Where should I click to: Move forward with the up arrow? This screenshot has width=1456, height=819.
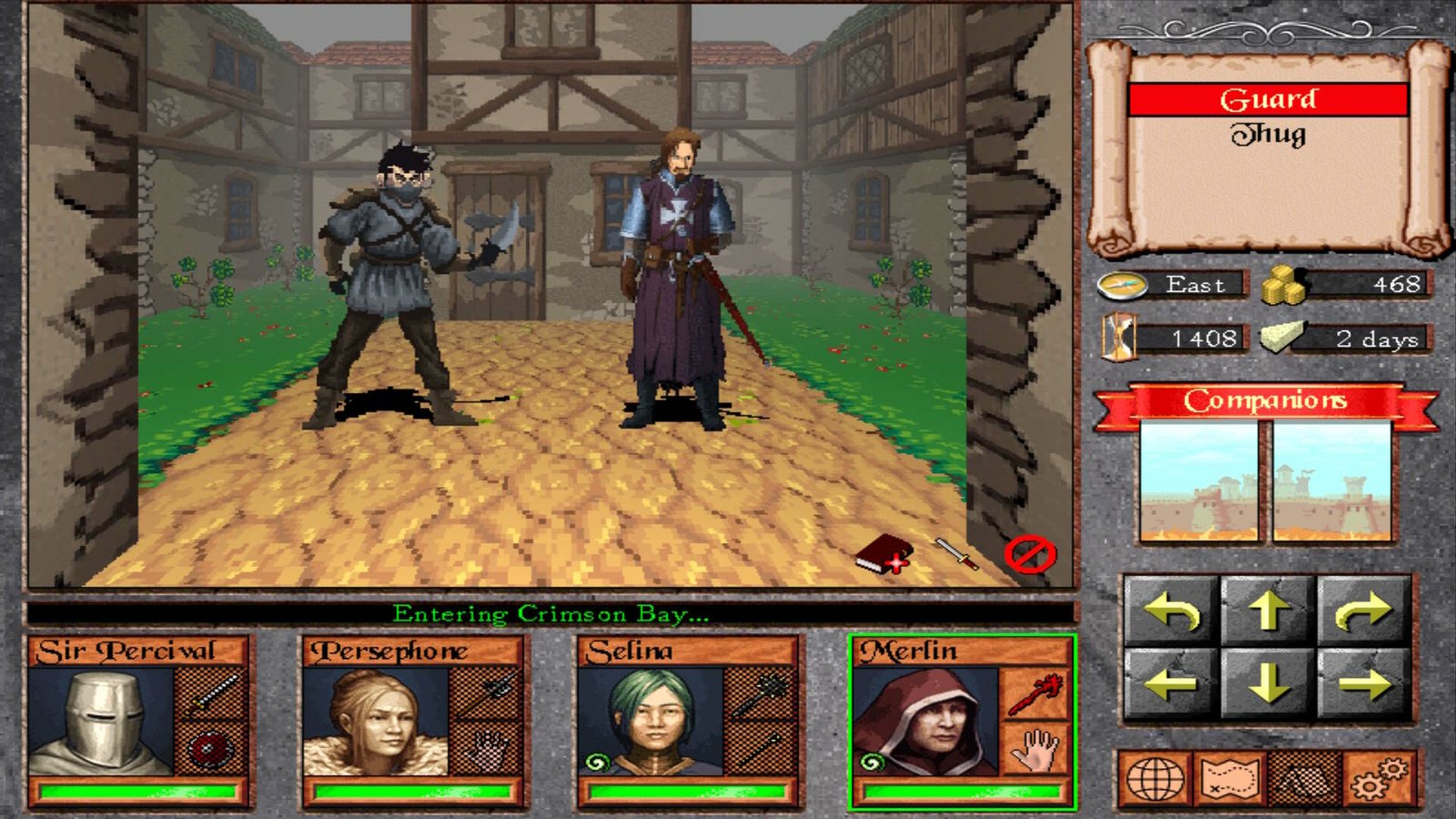1269,612
